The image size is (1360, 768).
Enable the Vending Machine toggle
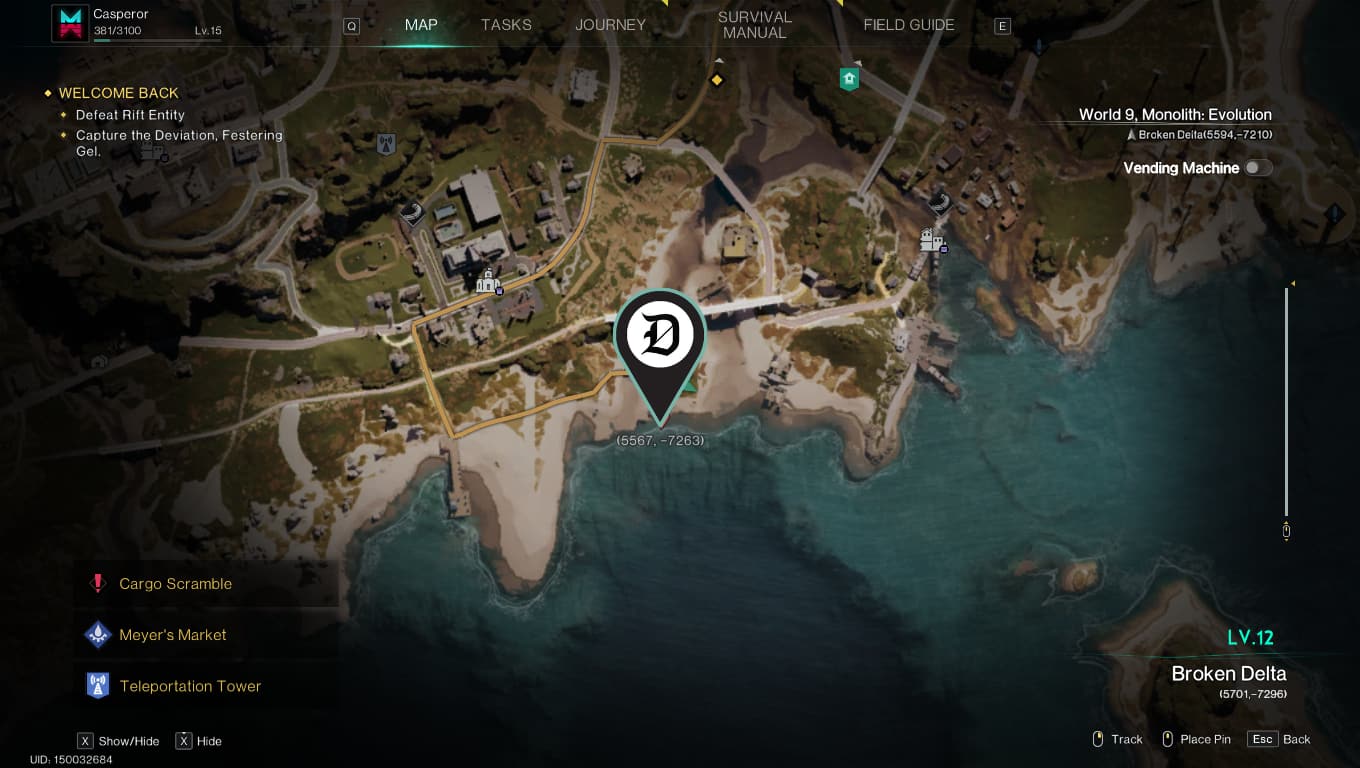click(x=1259, y=167)
